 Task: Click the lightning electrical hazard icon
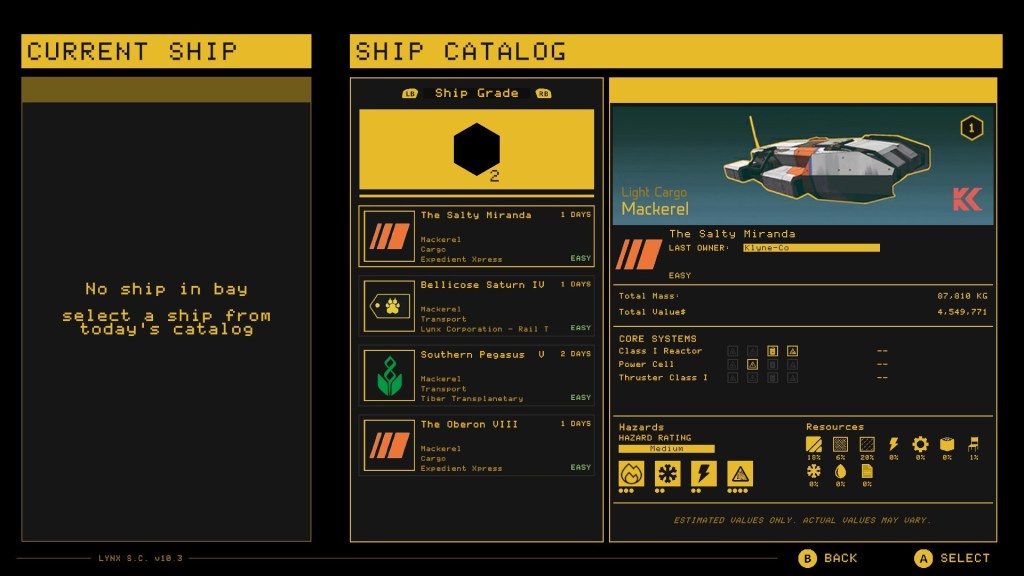704,473
